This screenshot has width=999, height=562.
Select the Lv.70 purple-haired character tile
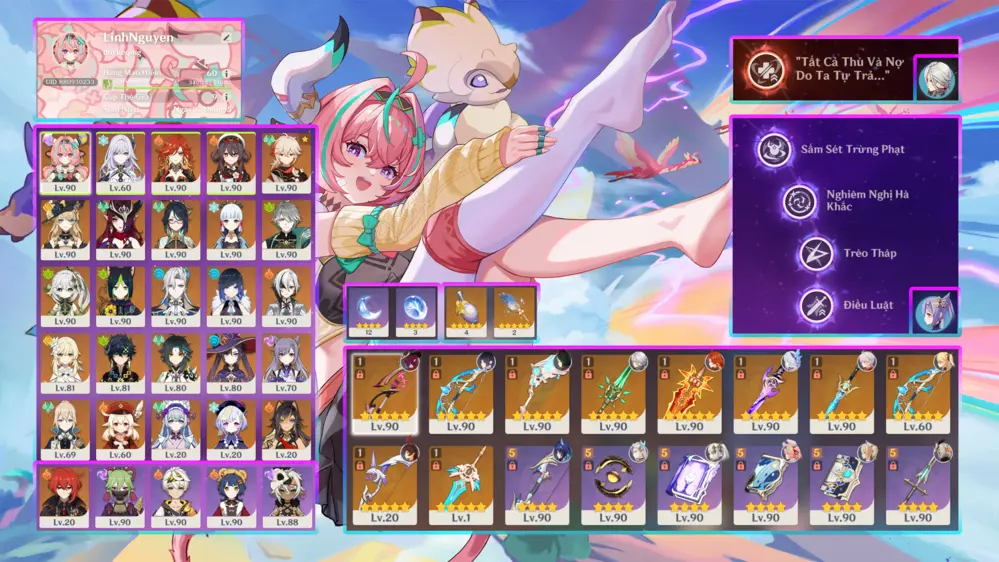[287, 360]
